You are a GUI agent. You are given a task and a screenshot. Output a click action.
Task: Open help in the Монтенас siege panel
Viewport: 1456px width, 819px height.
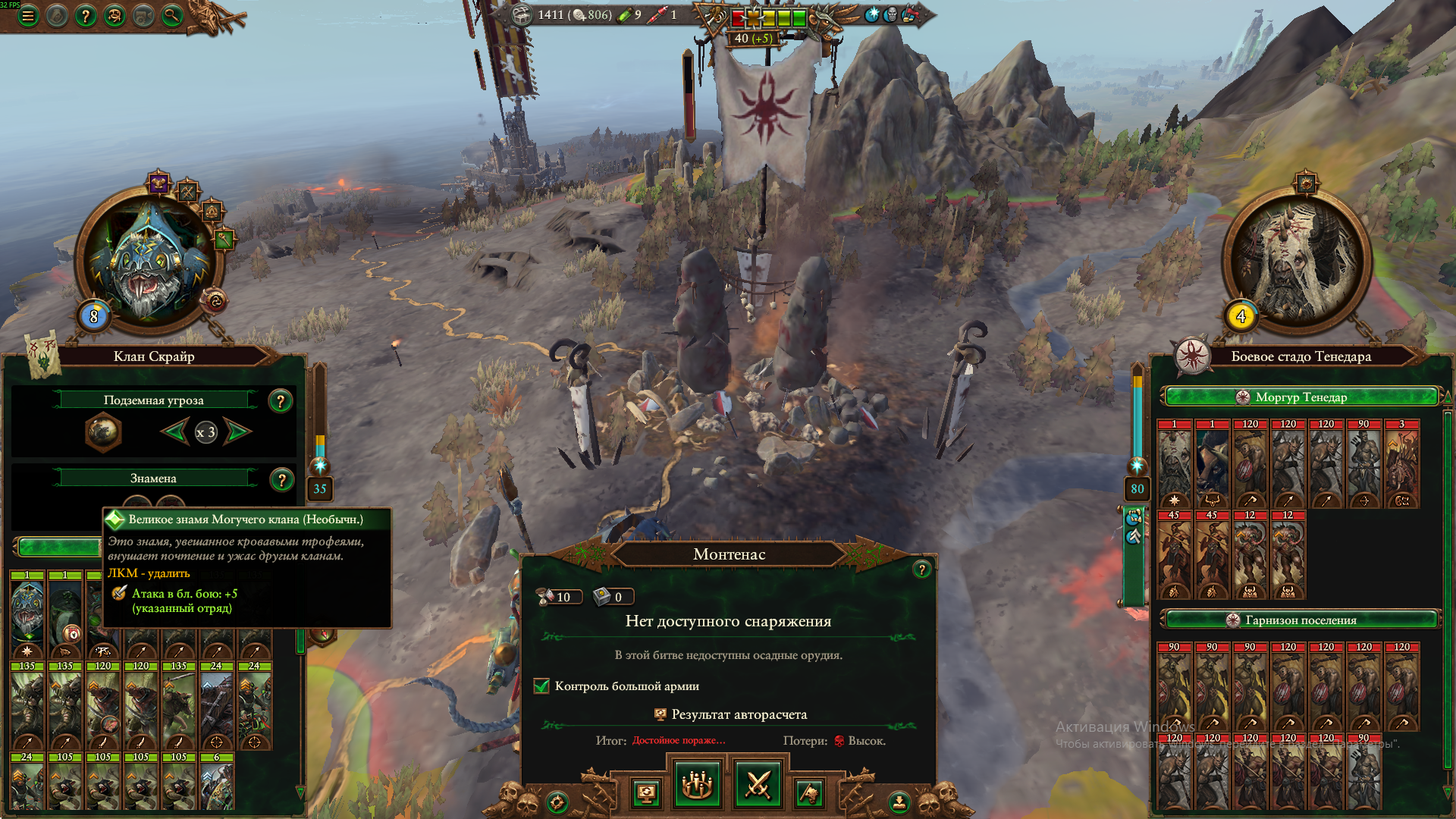(921, 569)
